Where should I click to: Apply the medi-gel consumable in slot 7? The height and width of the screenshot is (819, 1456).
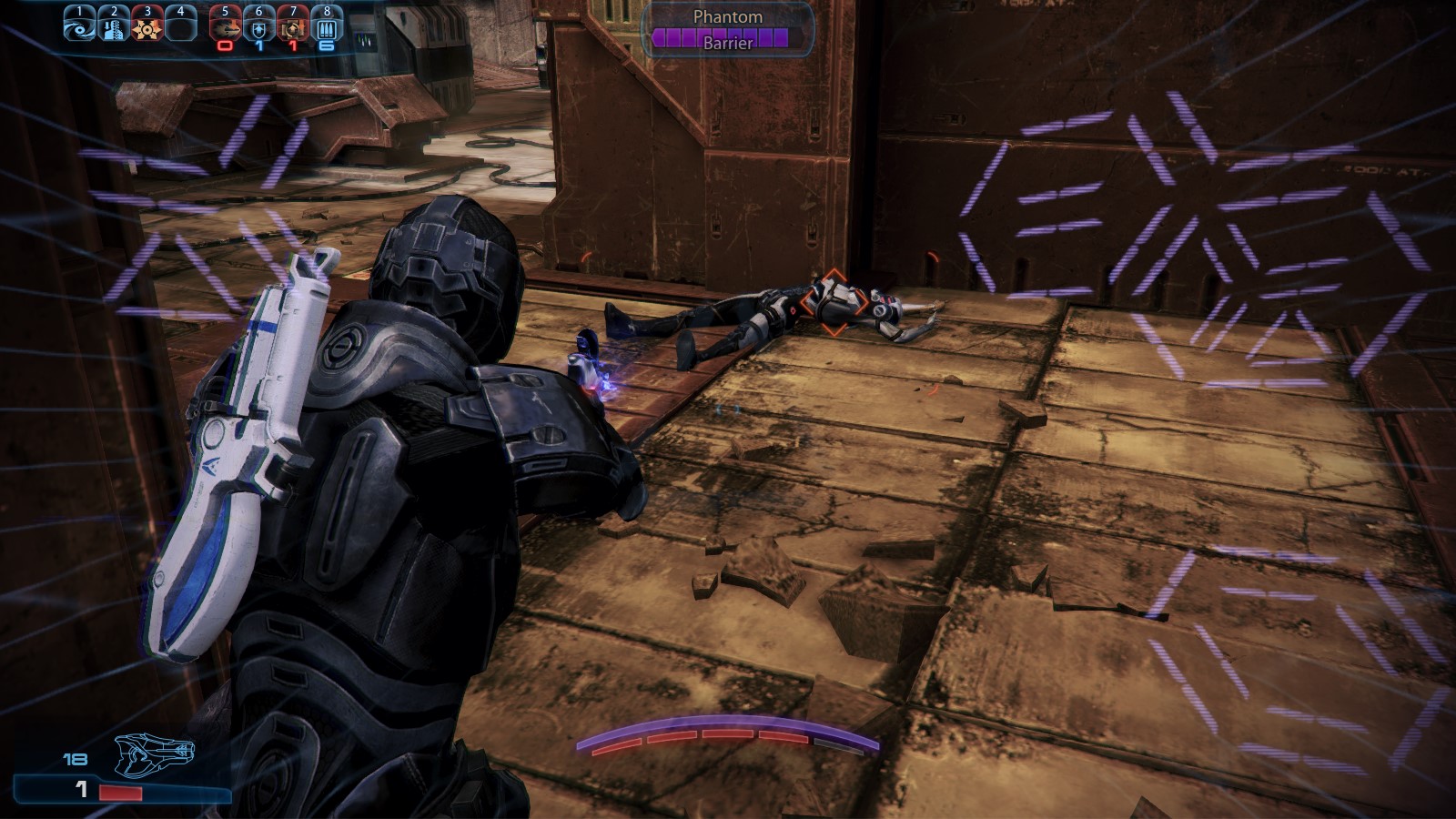tap(292, 27)
